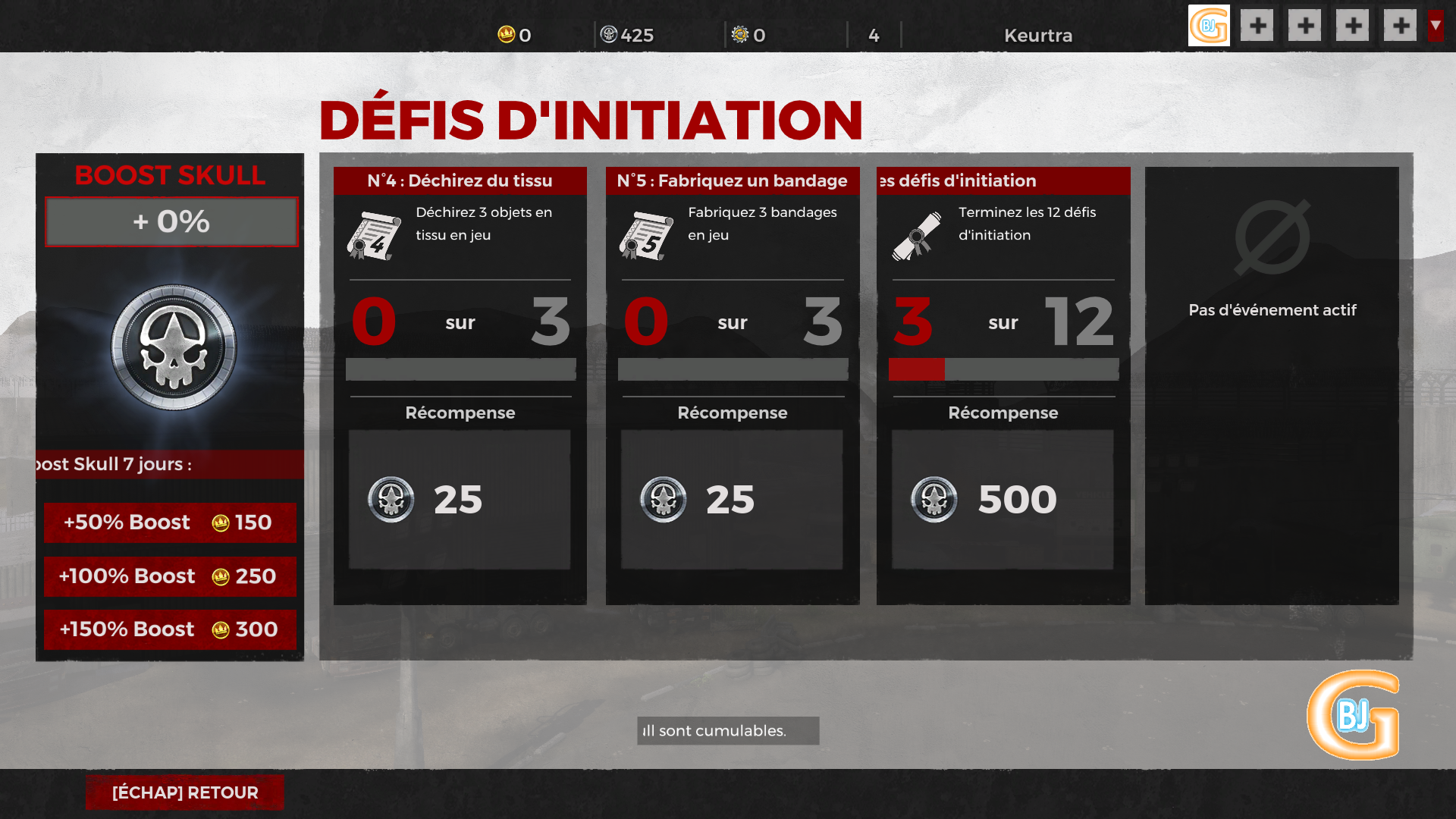Buy the +100% Boost for 250
This screenshot has height=819, width=1456.
(170, 576)
